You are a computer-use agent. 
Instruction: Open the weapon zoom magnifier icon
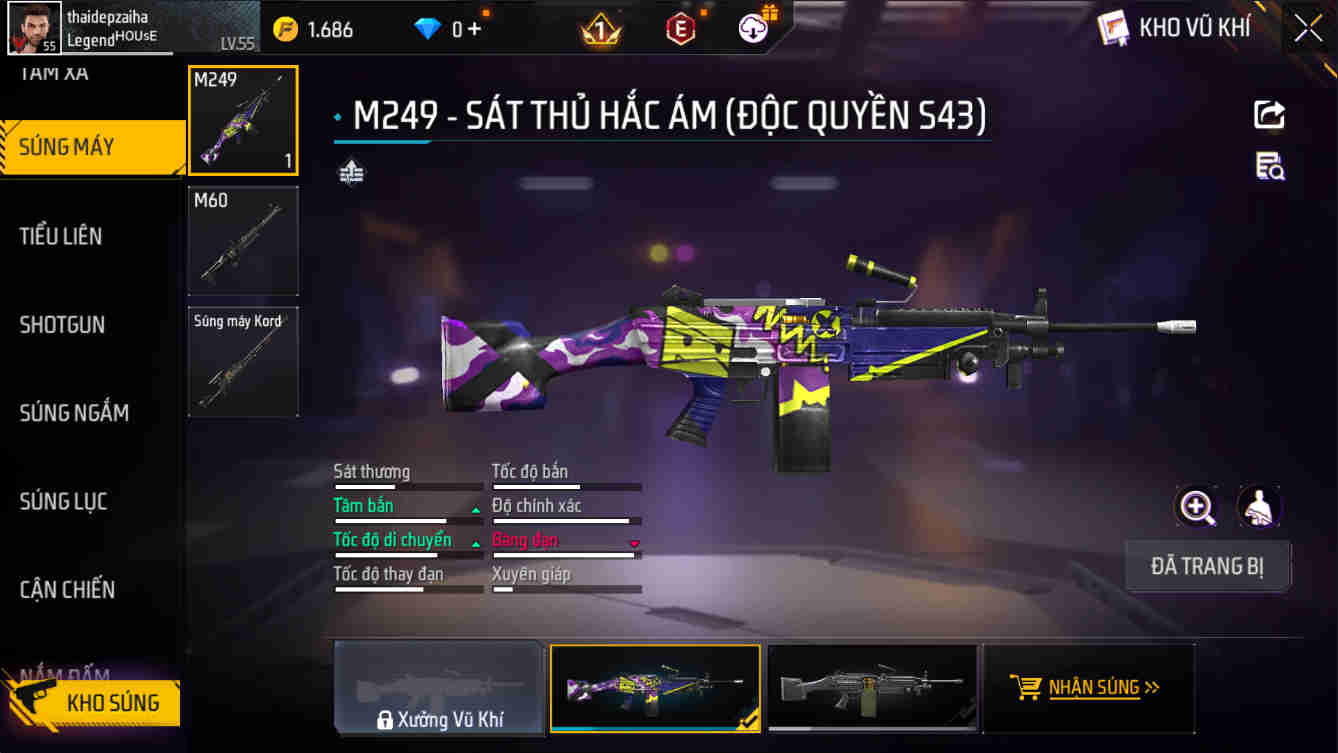pos(1197,508)
